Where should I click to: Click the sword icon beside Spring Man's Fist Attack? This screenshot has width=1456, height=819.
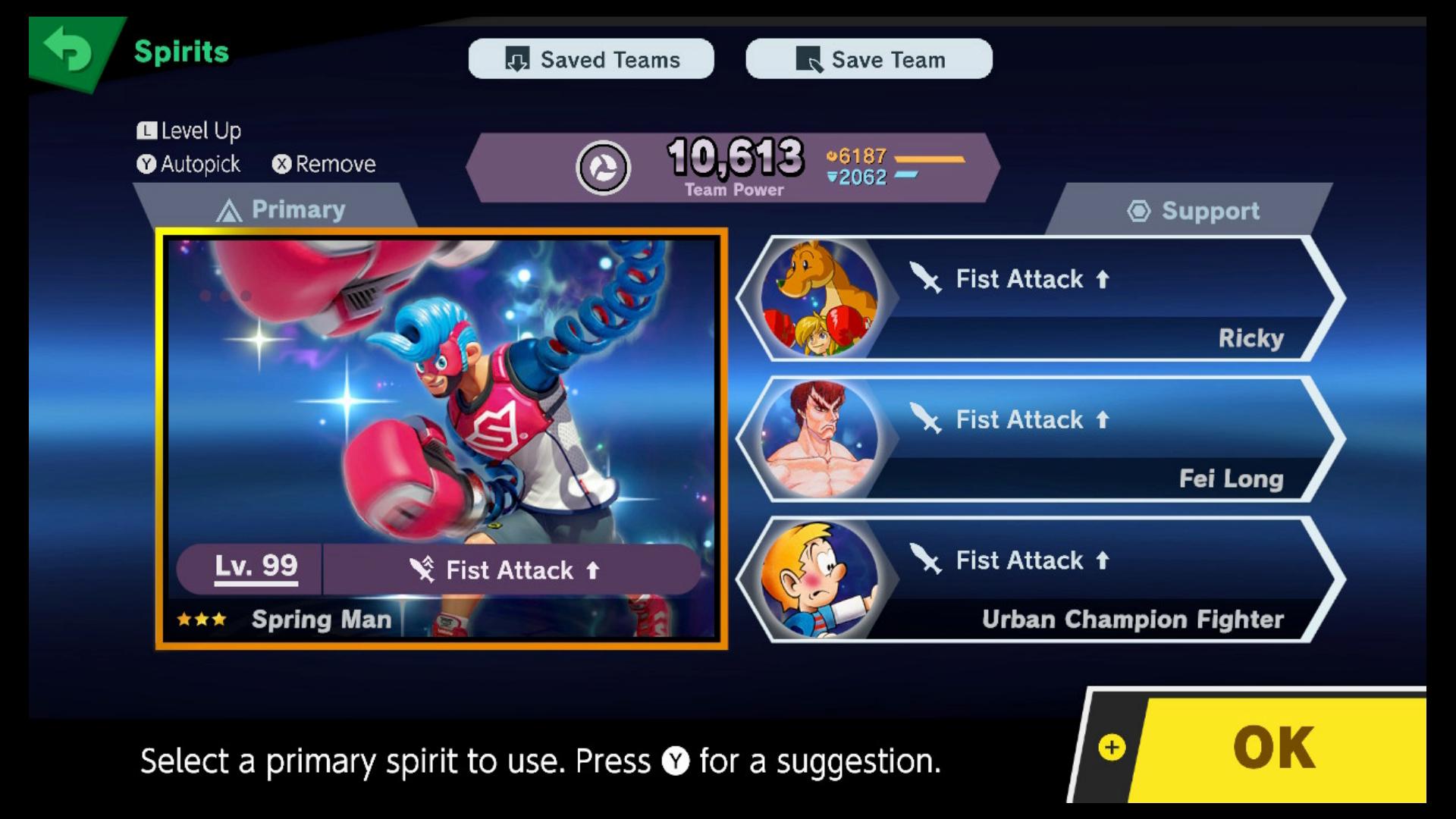422,570
